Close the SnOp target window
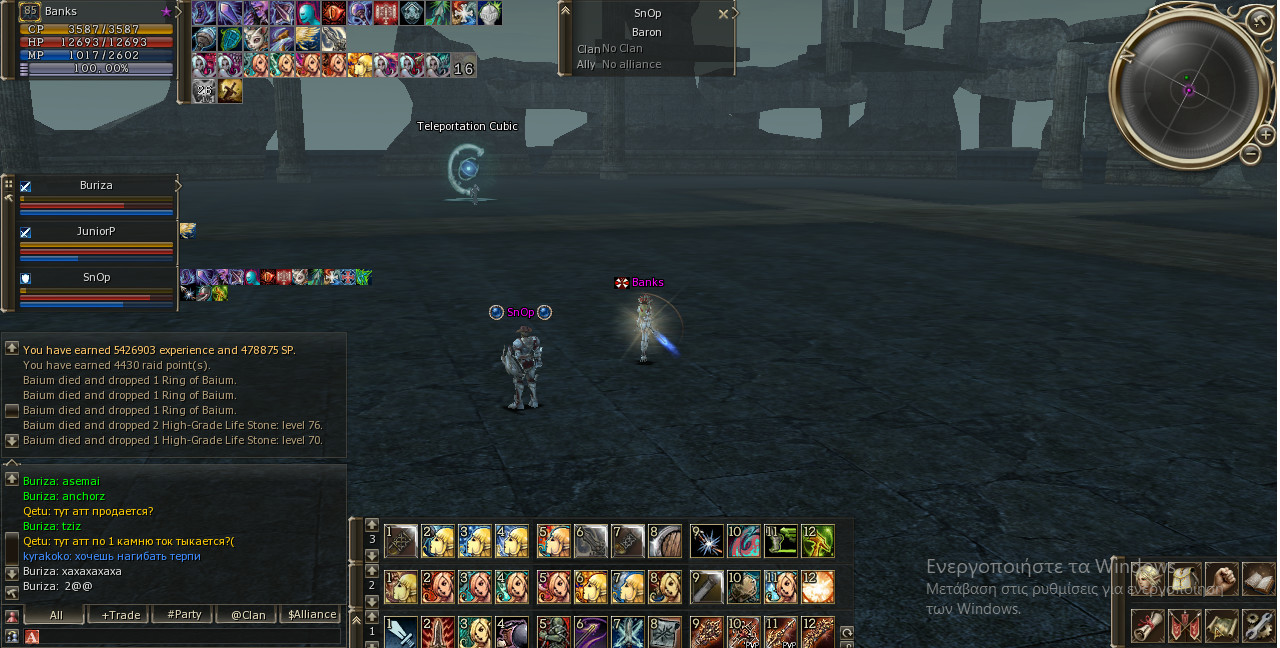The height and width of the screenshot is (648, 1280). [723, 14]
